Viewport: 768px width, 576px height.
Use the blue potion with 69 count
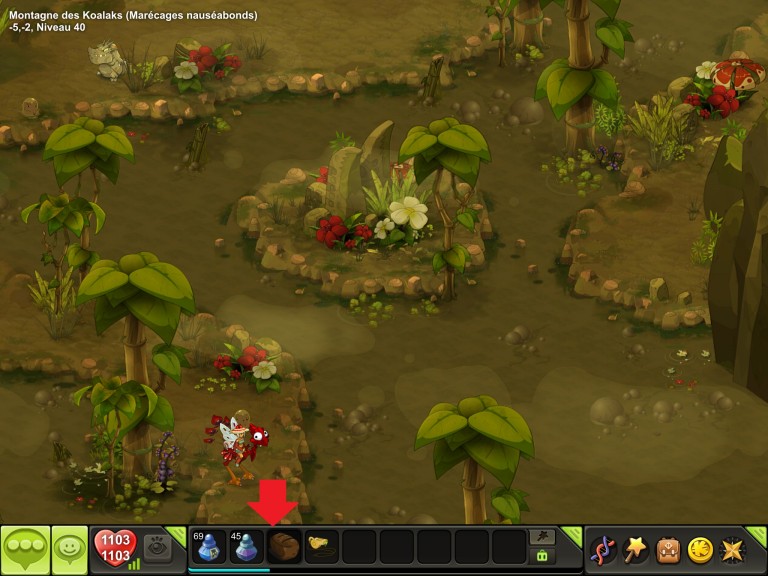pos(207,548)
